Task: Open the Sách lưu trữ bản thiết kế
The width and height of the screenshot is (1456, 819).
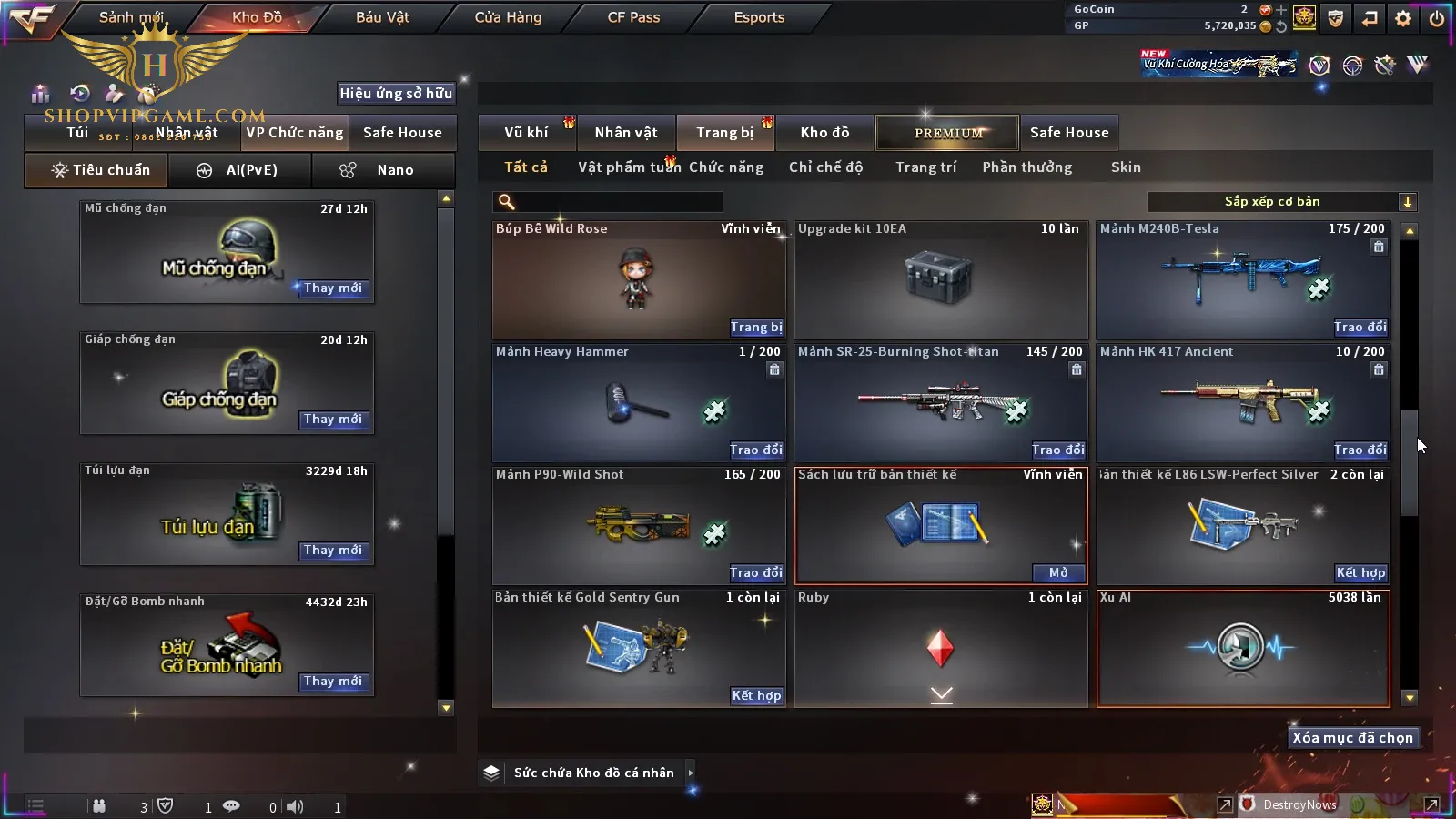Action: click(1059, 573)
